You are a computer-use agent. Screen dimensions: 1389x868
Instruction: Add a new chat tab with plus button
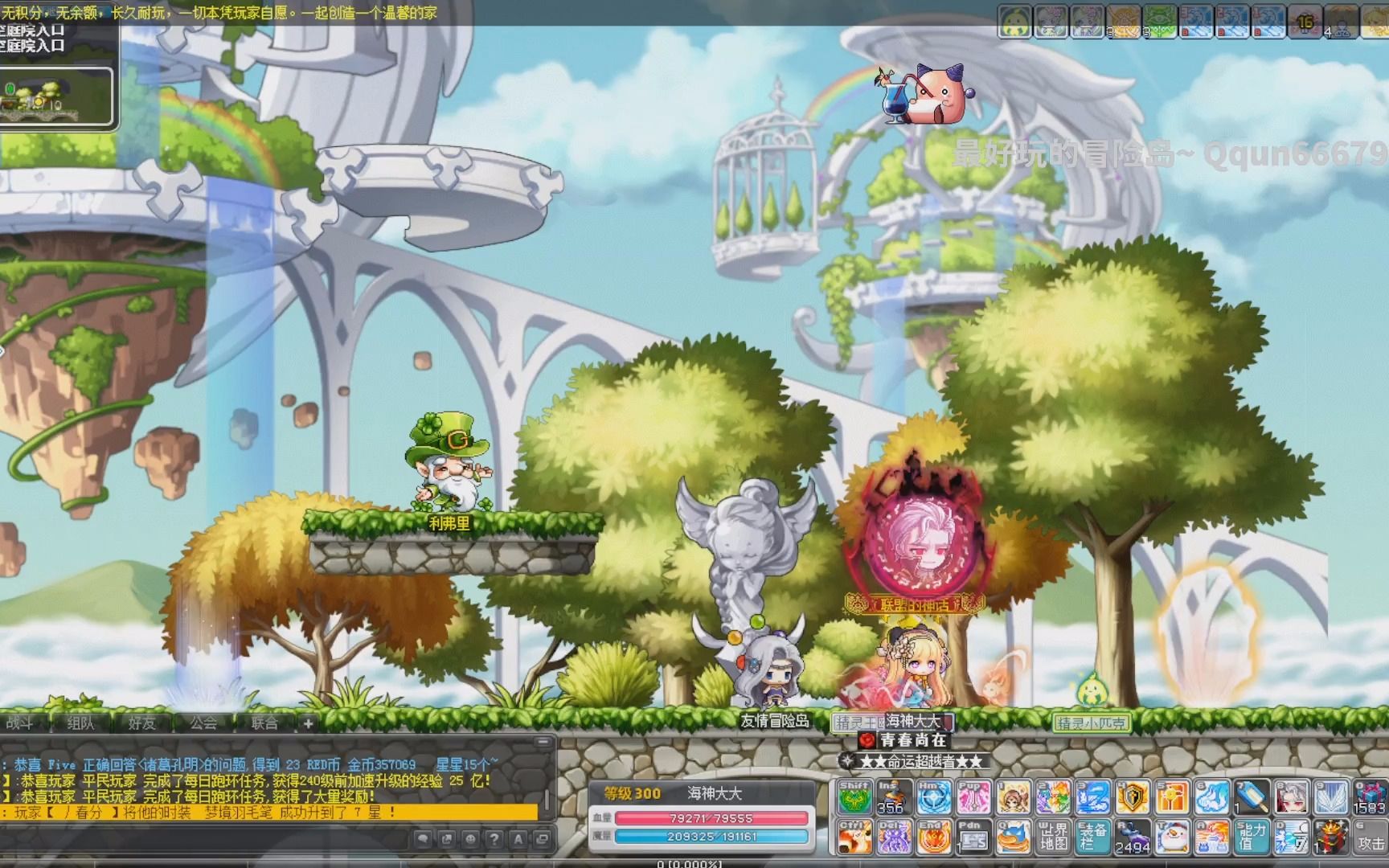point(308,723)
